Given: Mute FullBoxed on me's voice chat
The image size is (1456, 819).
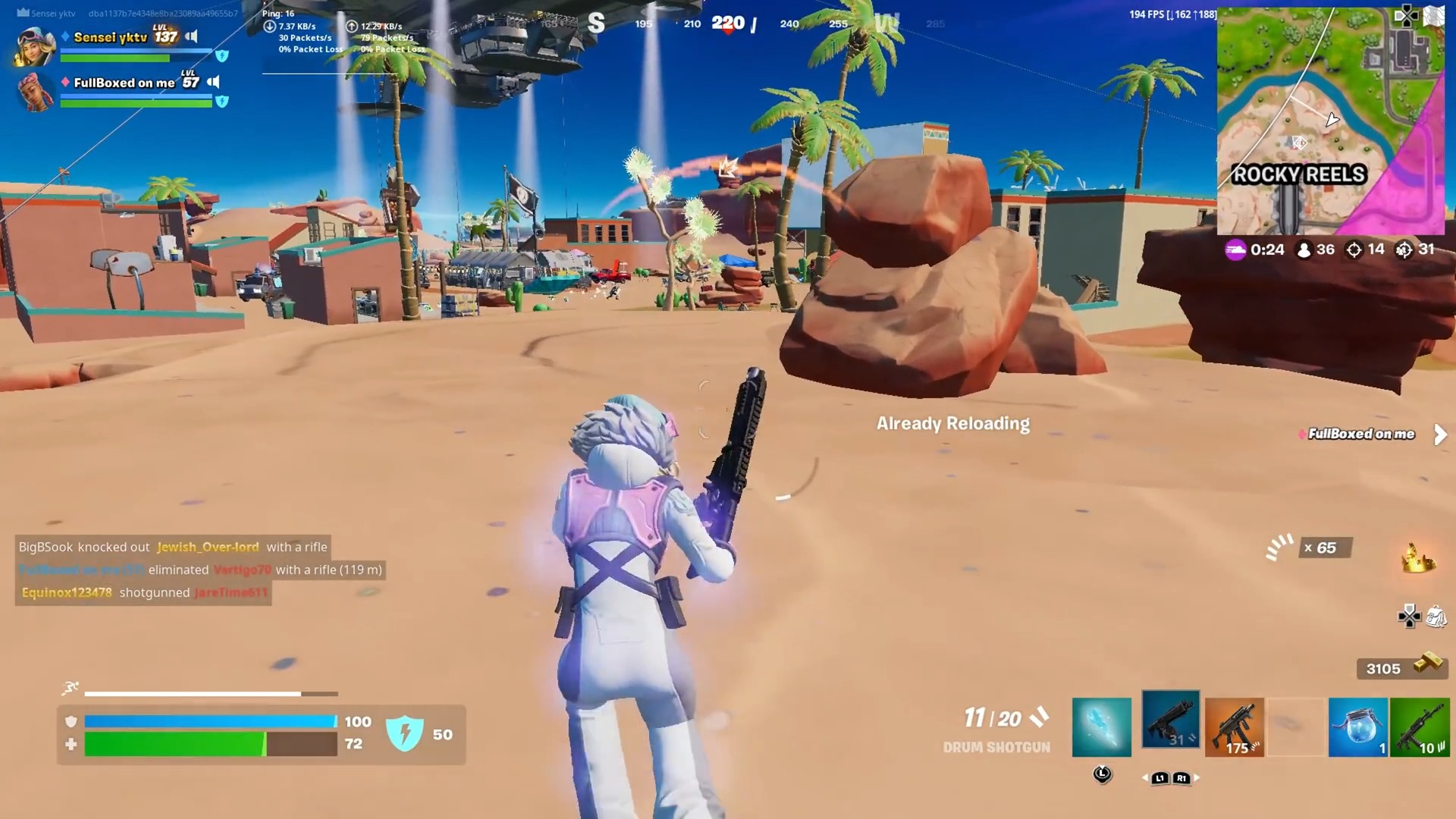Looking at the screenshot, I should (x=213, y=82).
